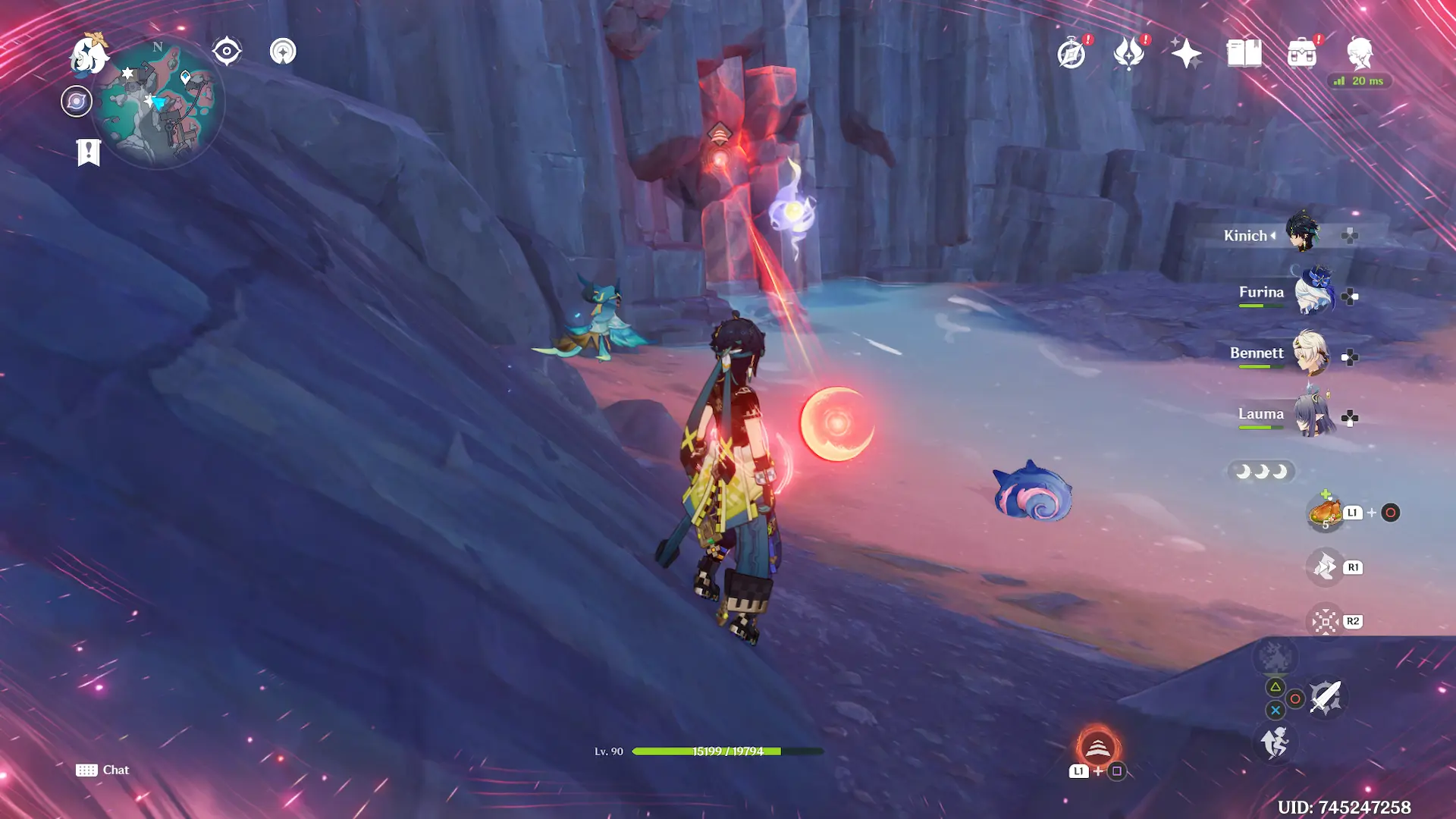Activate the red cone interaction skill icon
1456x819 pixels.
coord(1097,748)
